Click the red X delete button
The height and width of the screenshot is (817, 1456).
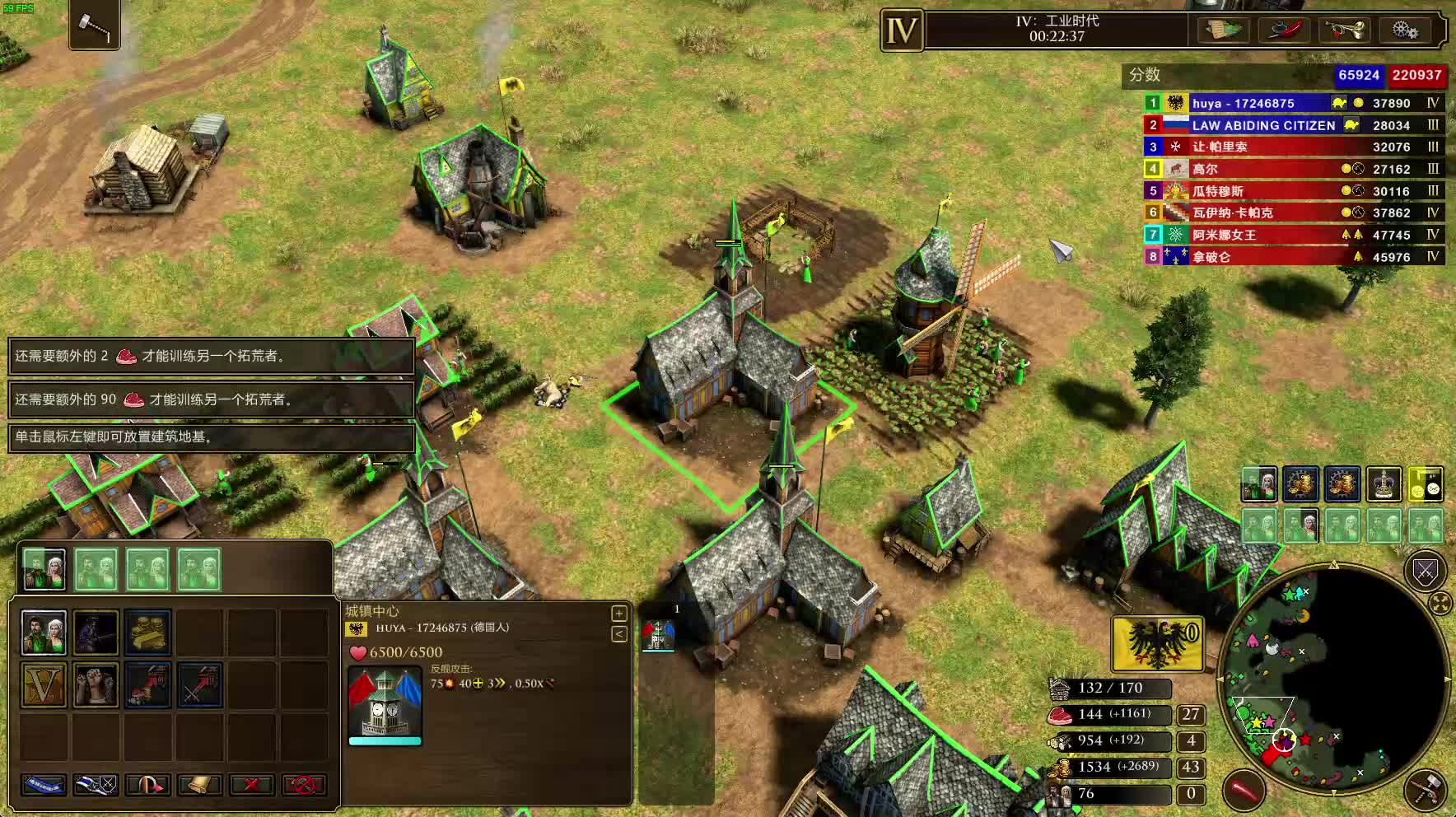pos(252,784)
